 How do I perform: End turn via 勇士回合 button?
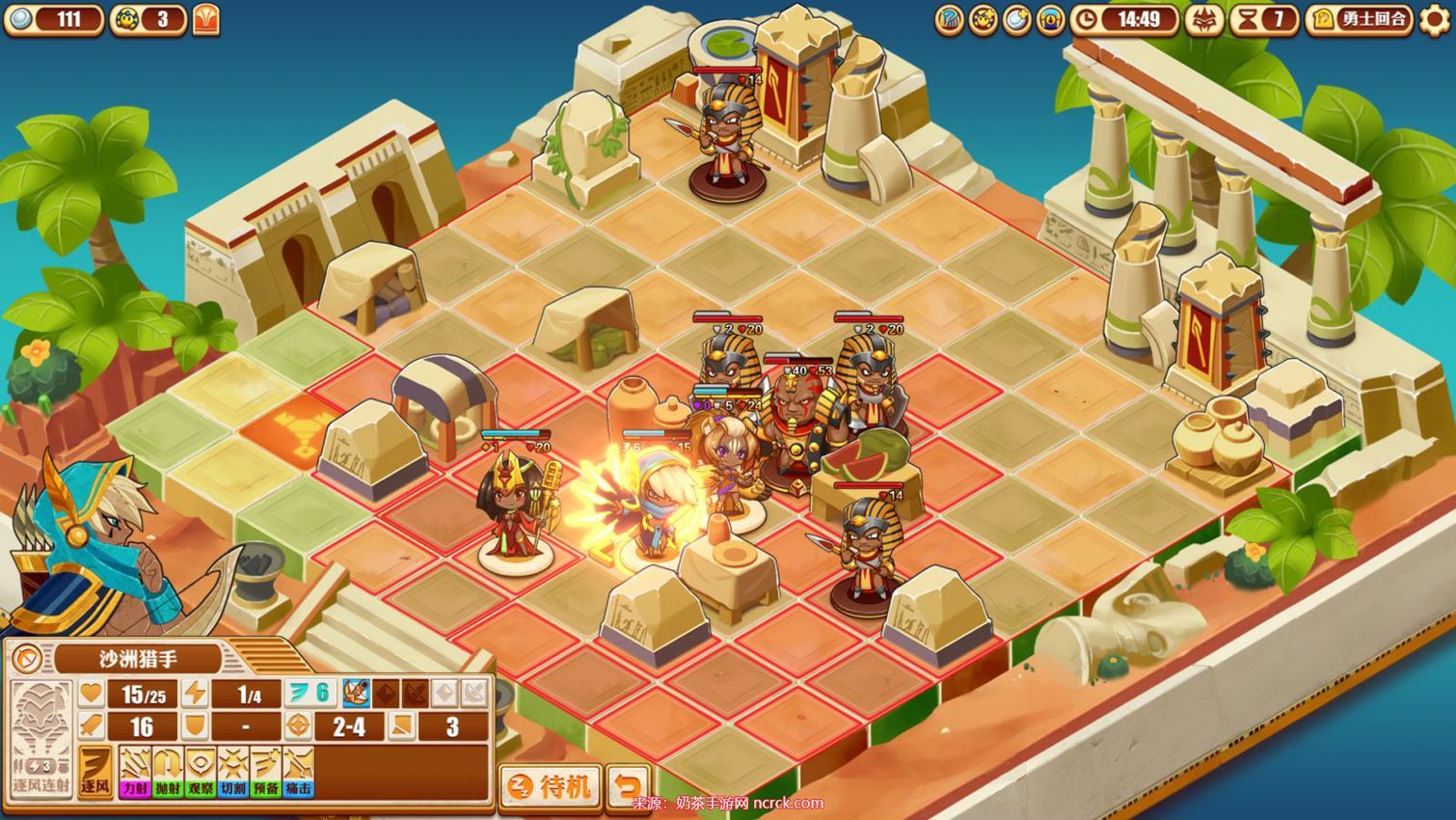1361,20
